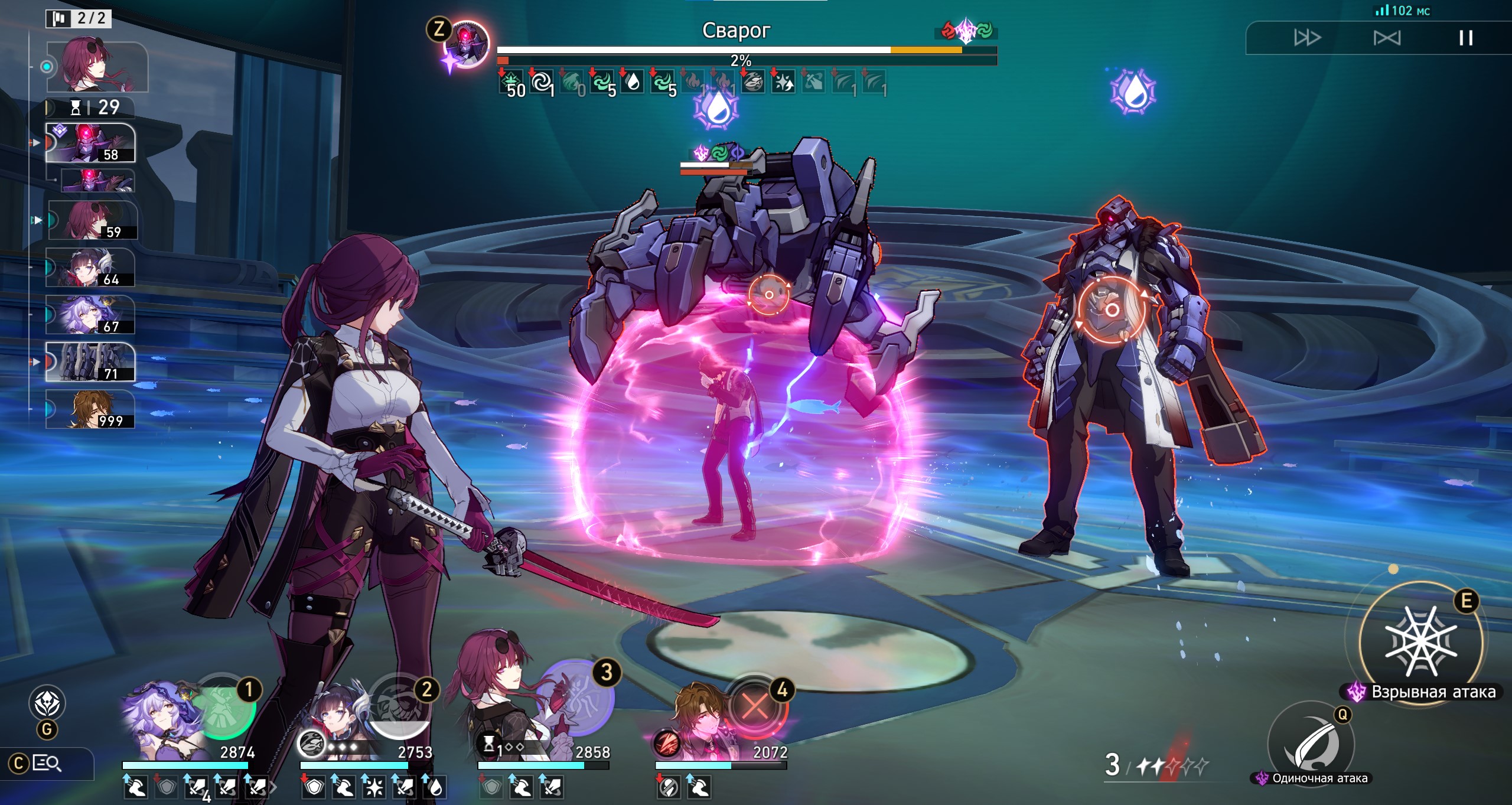1512x805 pixels.
Task: Select the turn-order entry showing 999
Action: 90,409
